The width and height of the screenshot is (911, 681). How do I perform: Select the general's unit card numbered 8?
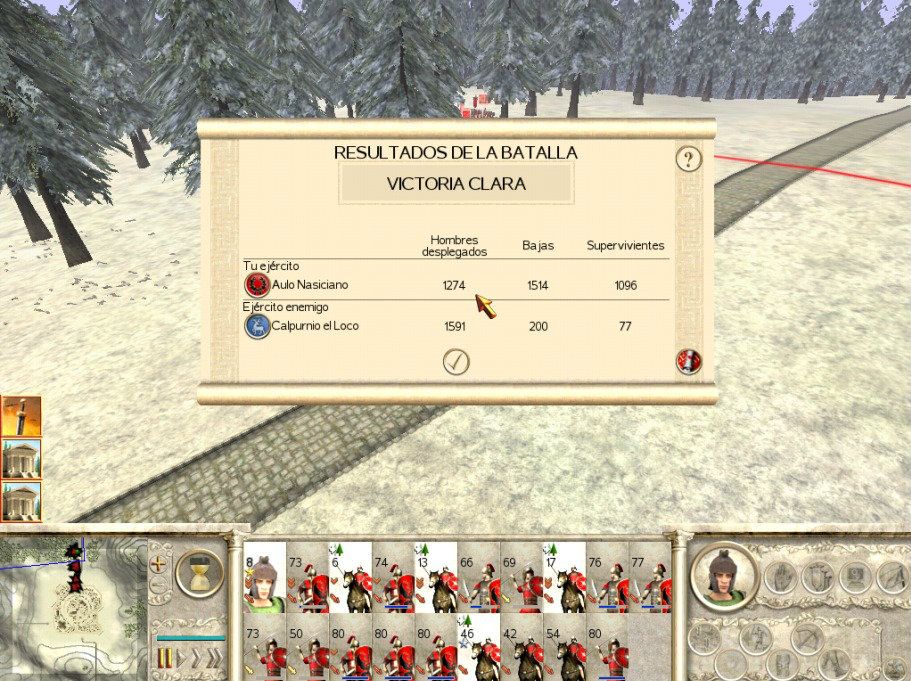(264, 578)
